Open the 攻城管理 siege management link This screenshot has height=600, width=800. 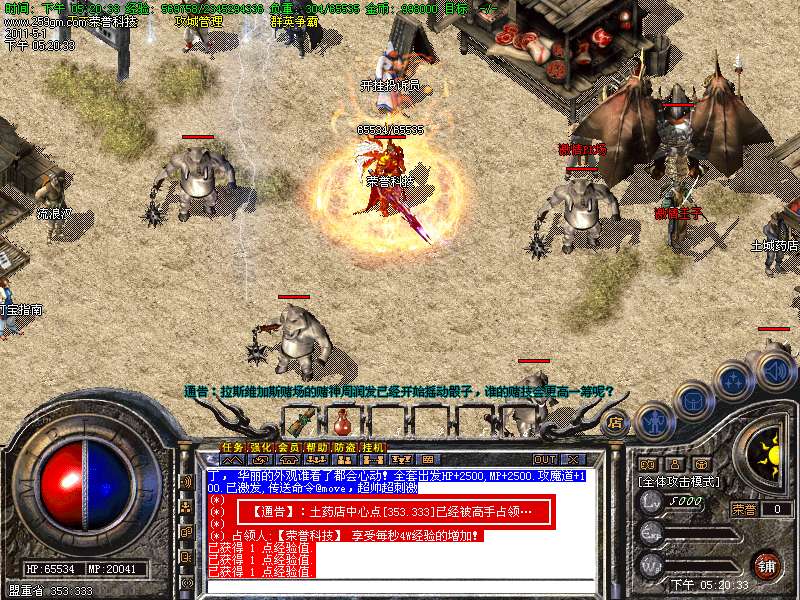pos(199,21)
